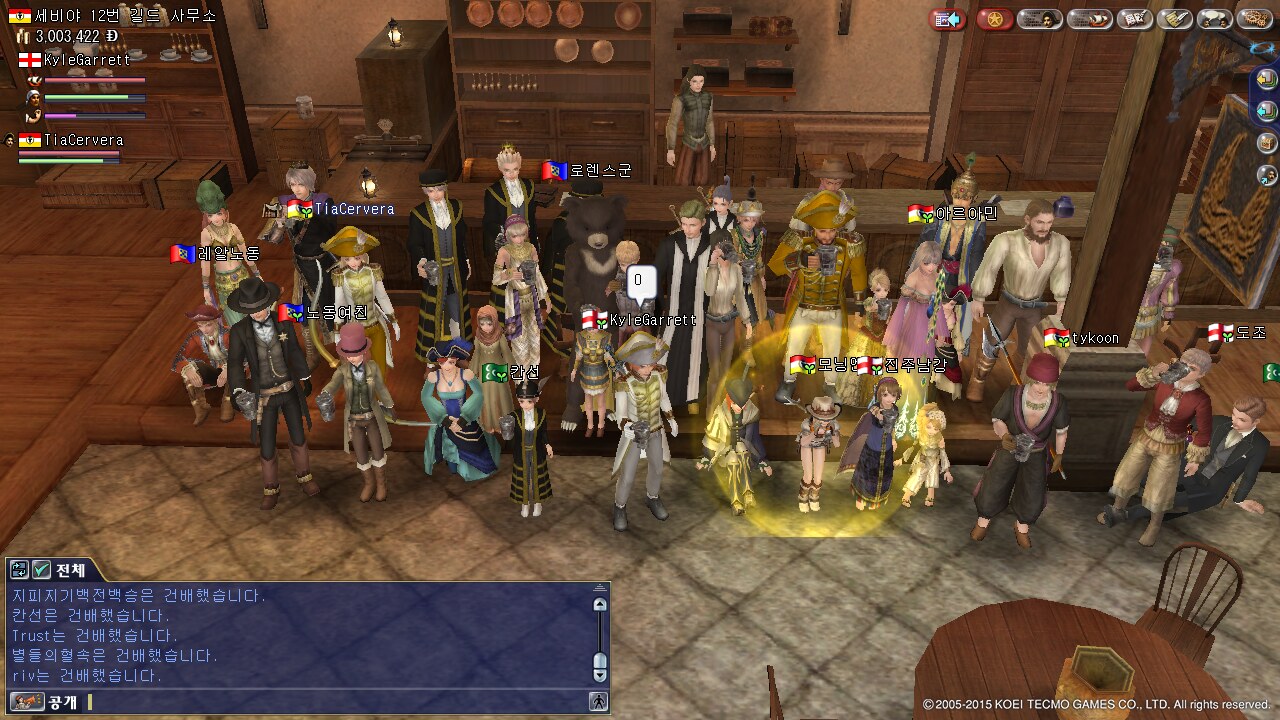Change the 공개 chat channel megaphone button

pyautogui.click(x=28, y=702)
